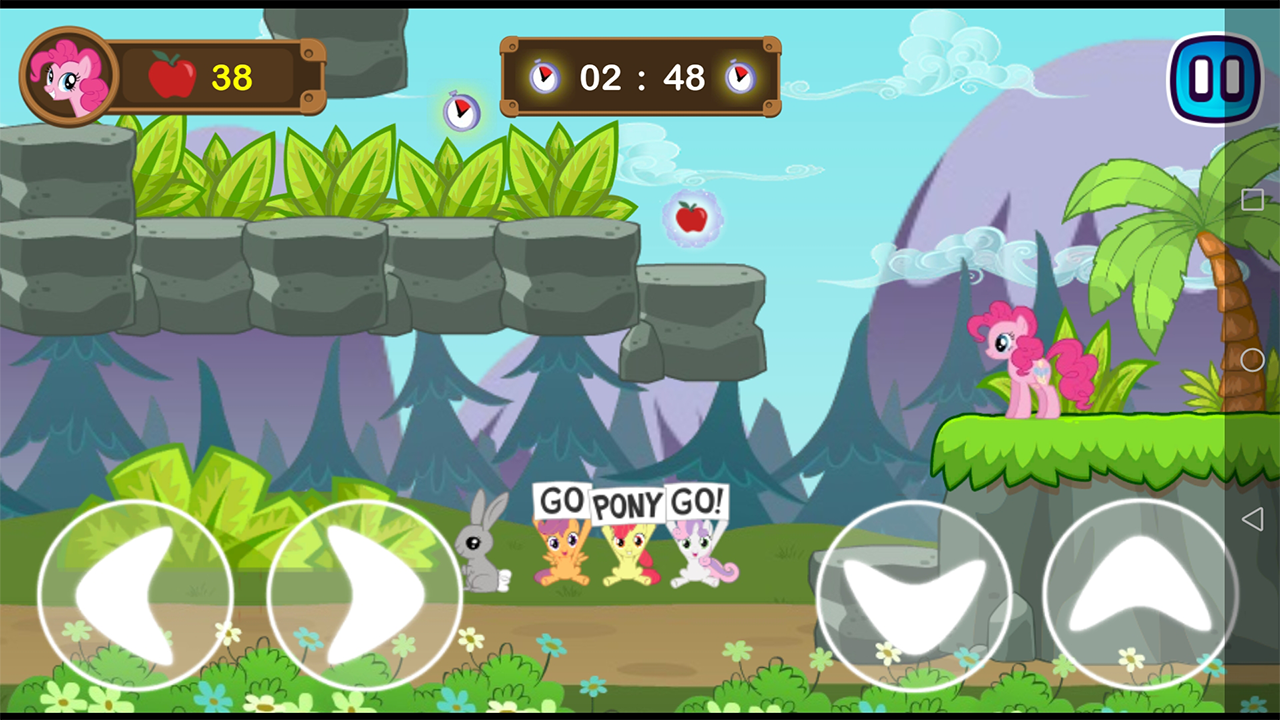The height and width of the screenshot is (720, 1280).
Task: Tap the Android home circle button
Action: pyautogui.click(x=1253, y=360)
